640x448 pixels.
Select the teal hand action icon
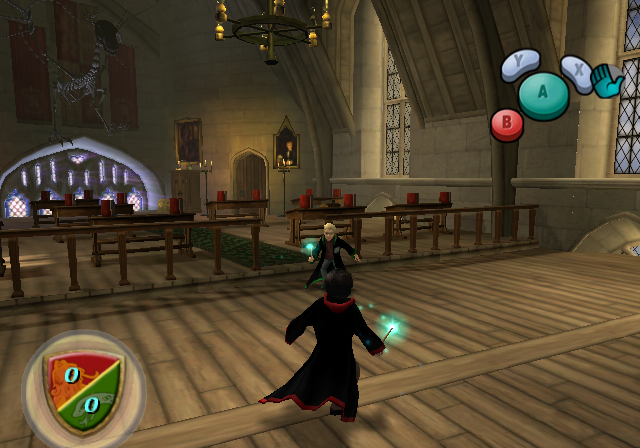point(608,81)
